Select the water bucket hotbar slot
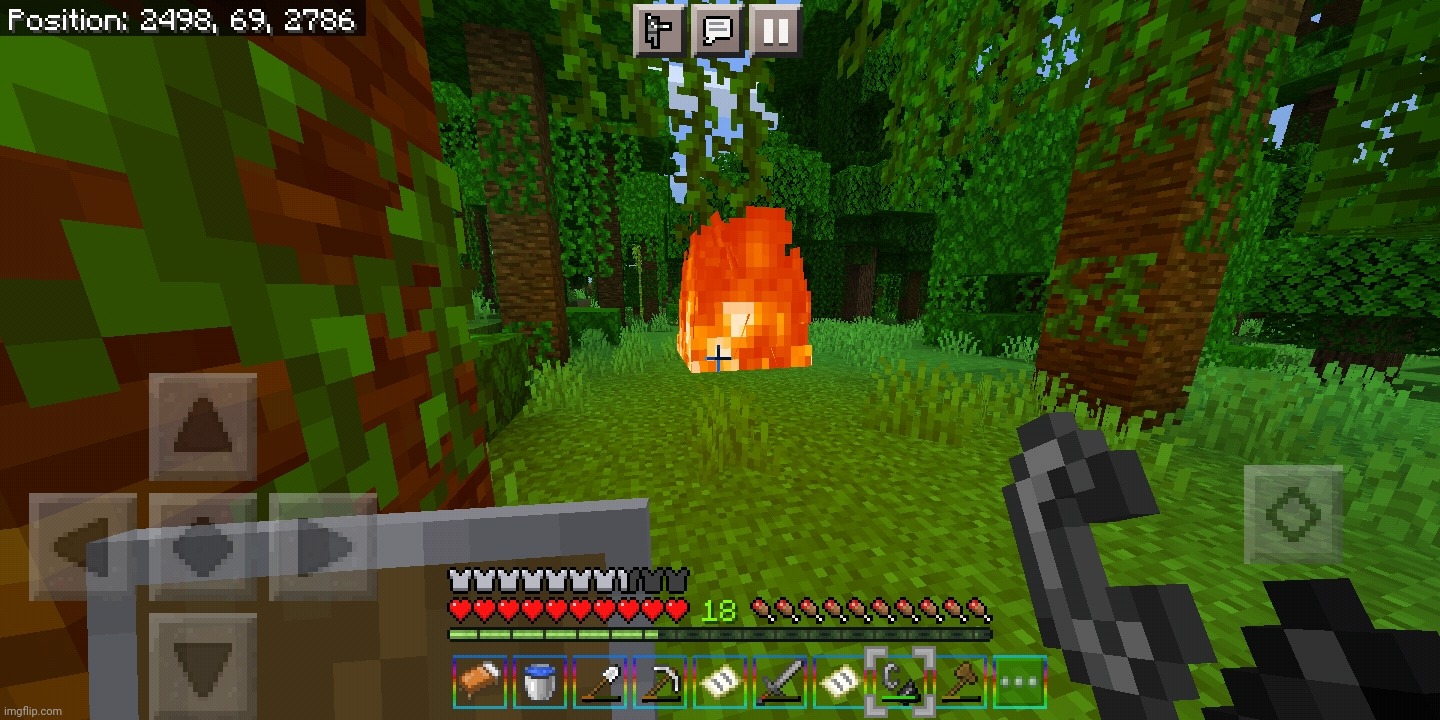This screenshot has height=720, width=1440. (x=539, y=684)
